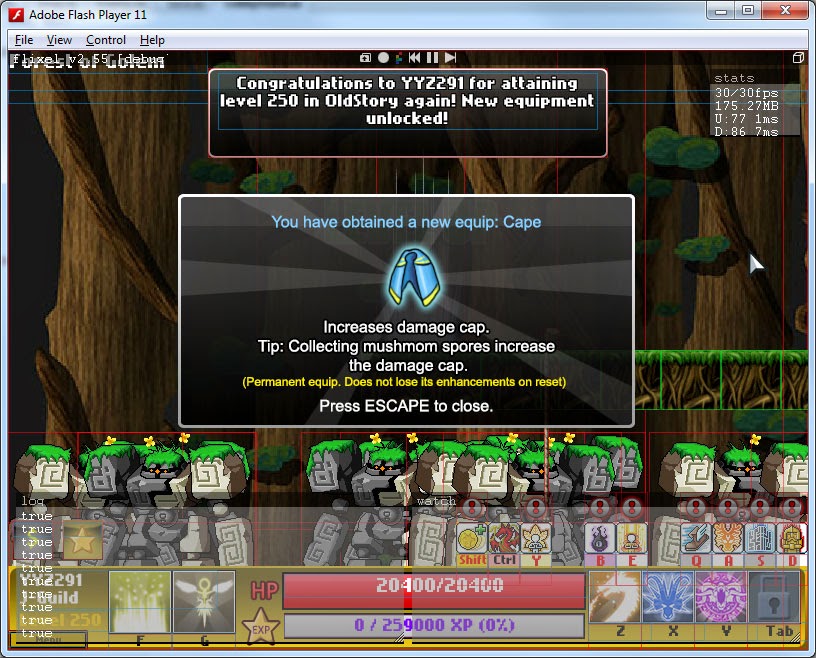The image size is (816, 658).
Task: Open the Menu button below the level
Action: 47,640
